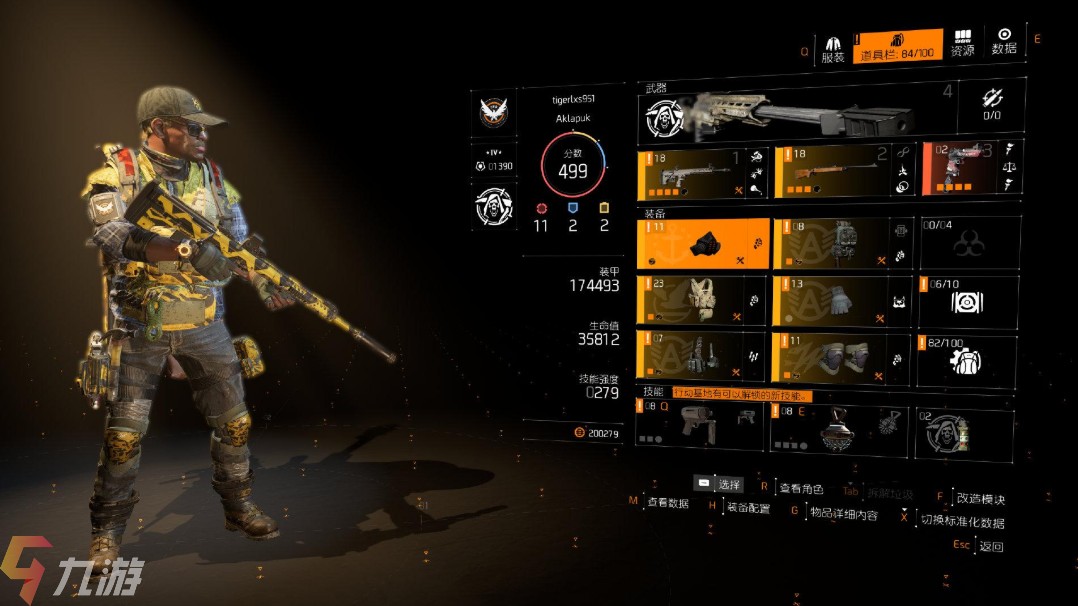This screenshot has width=1078, height=606.
Task: Select the highlighted mask gear slot
Action: tap(702, 244)
